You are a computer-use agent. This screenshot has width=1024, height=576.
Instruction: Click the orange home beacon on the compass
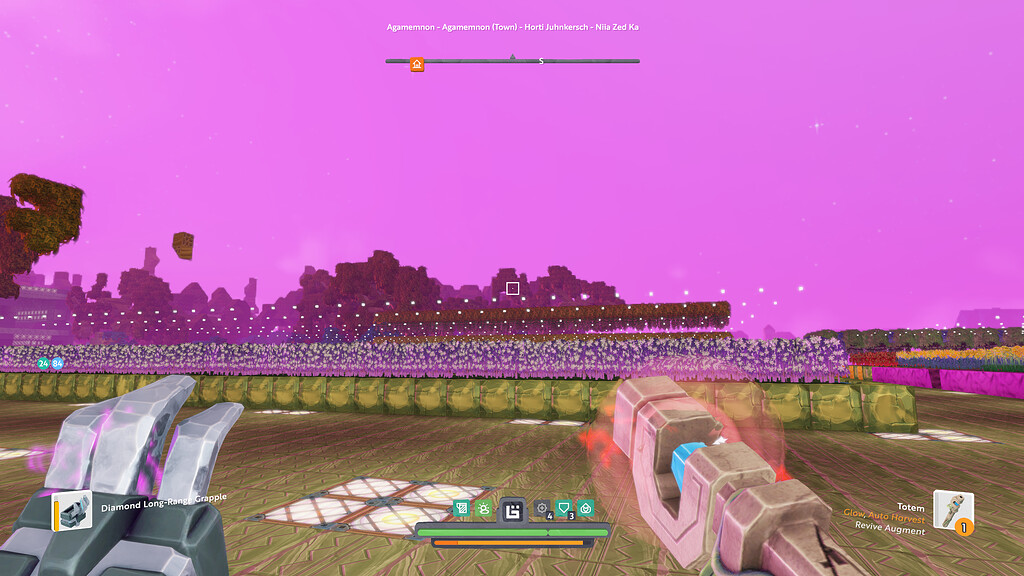point(417,64)
